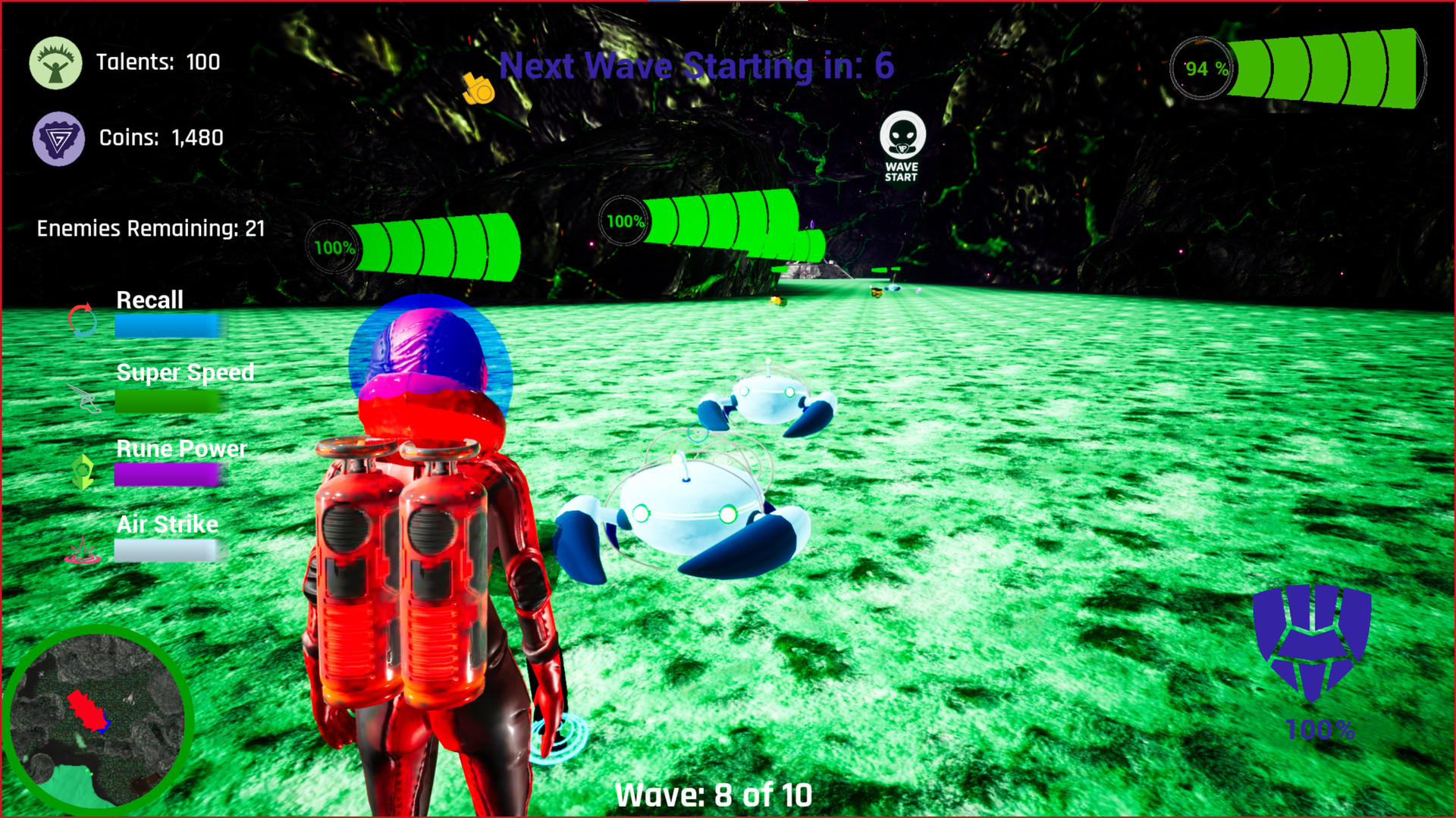Image resolution: width=1456 pixels, height=818 pixels.
Task: Toggle the Recall cooldown bar
Action: point(165,327)
